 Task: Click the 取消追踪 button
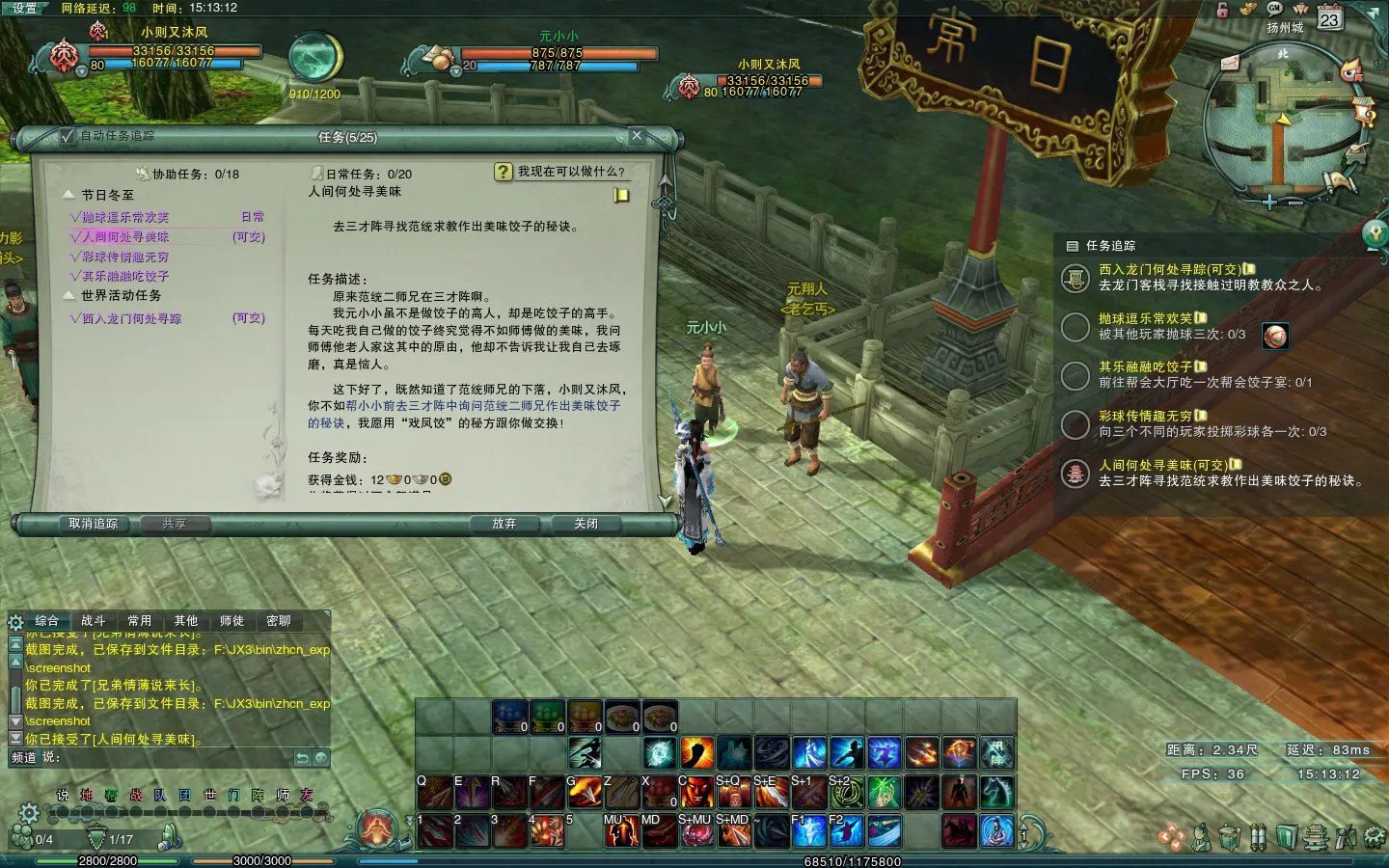coord(94,524)
